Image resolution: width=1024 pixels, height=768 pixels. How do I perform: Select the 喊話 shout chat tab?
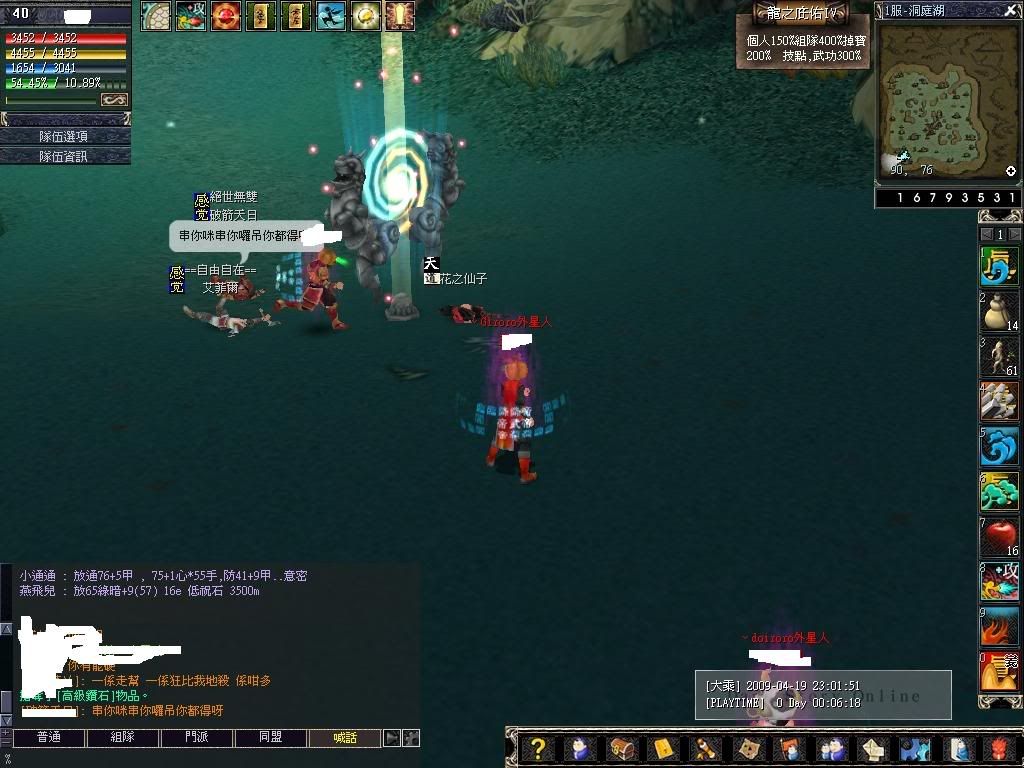pos(345,738)
